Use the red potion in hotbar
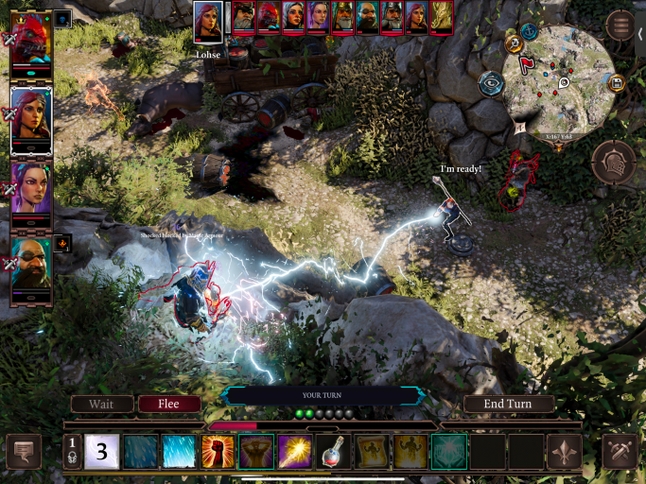This screenshot has height=484, width=646. click(333, 451)
